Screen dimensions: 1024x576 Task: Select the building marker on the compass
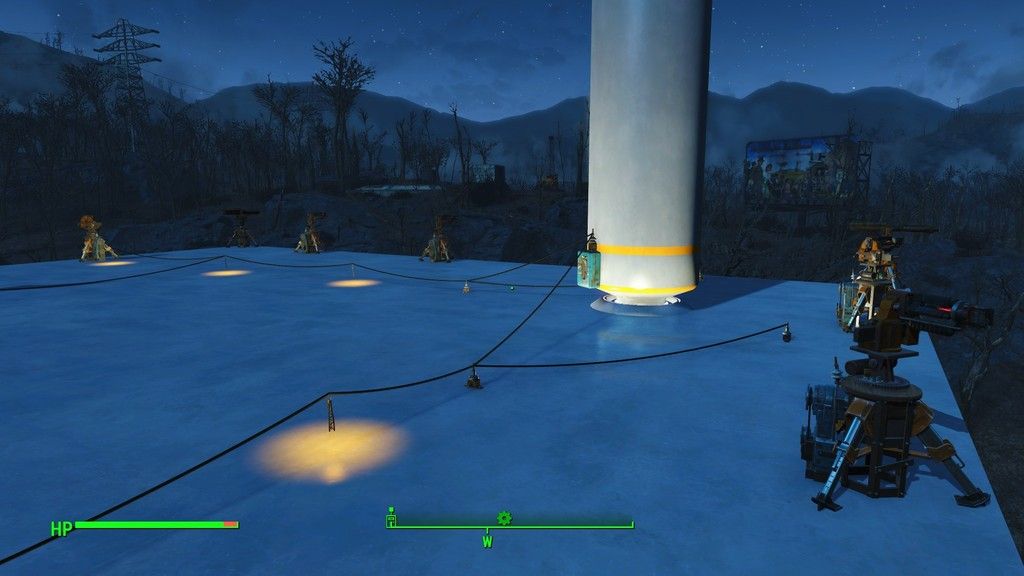click(392, 518)
